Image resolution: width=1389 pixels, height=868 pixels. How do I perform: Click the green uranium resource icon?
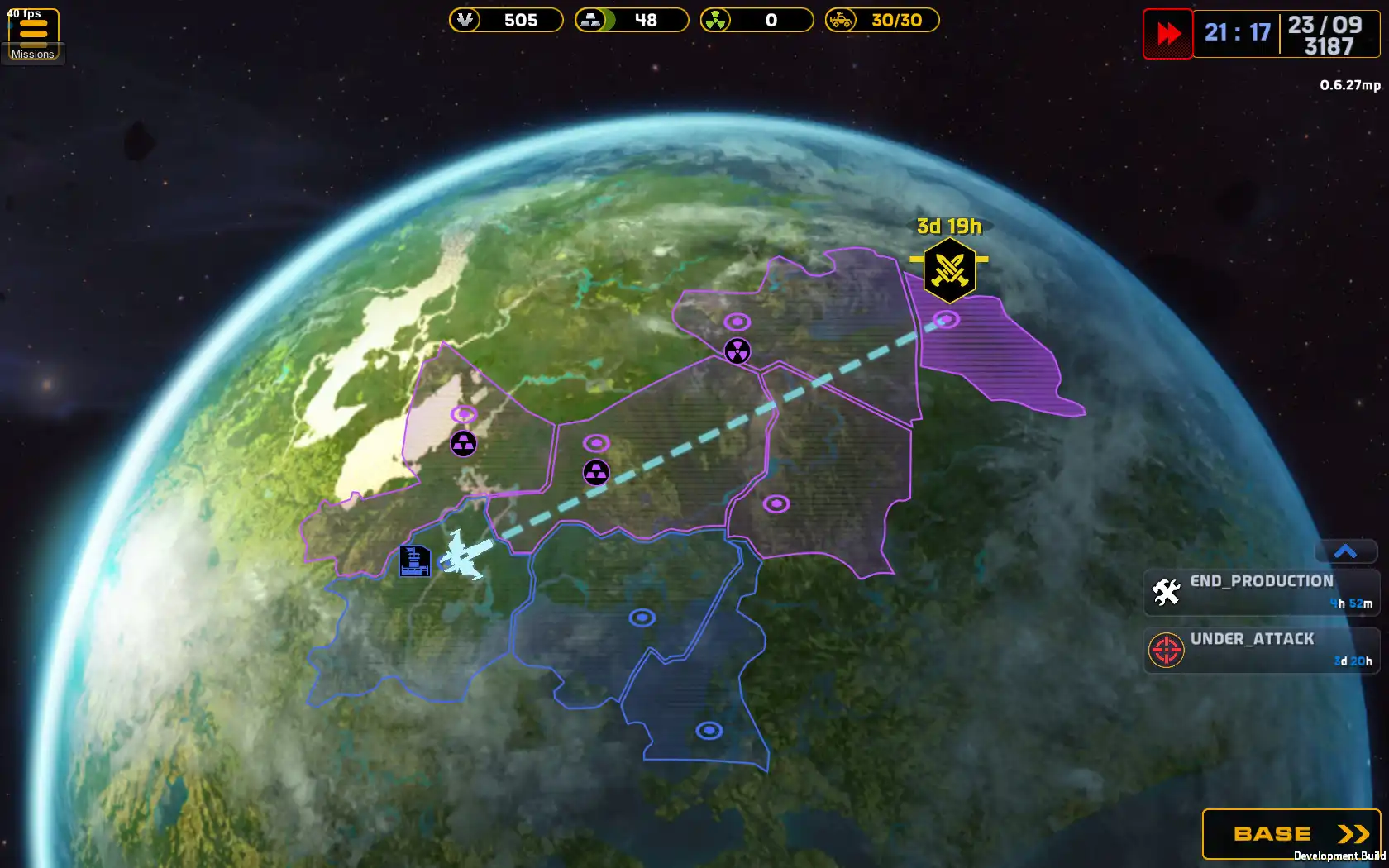click(716, 21)
